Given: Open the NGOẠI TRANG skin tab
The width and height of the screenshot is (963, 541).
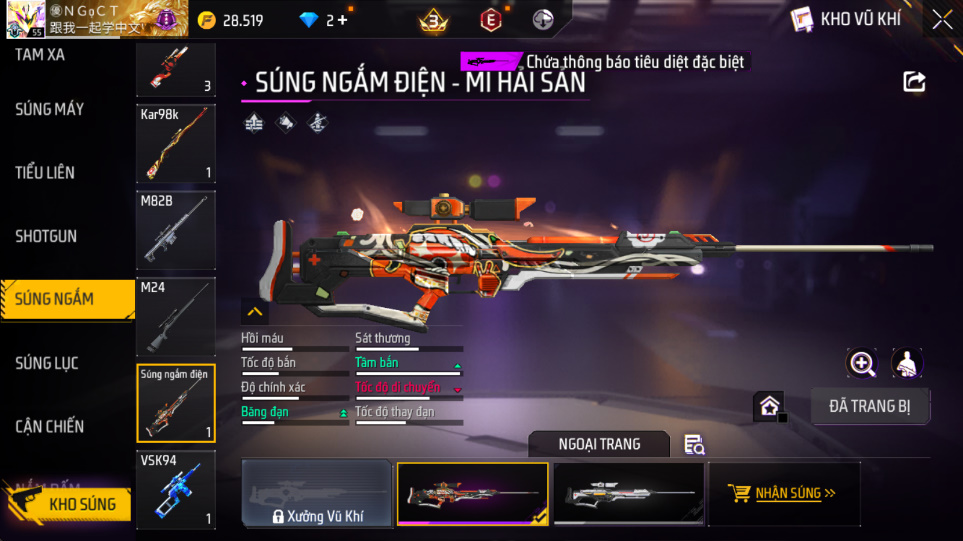Looking at the screenshot, I should coord(599,444).
